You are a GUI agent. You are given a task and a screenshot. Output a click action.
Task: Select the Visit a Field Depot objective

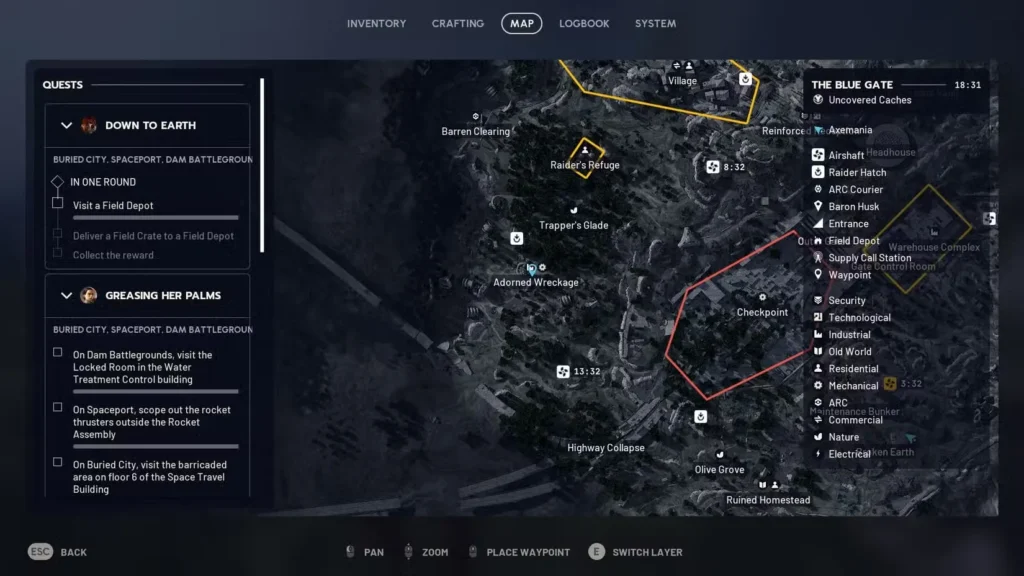tap(113, 205)
